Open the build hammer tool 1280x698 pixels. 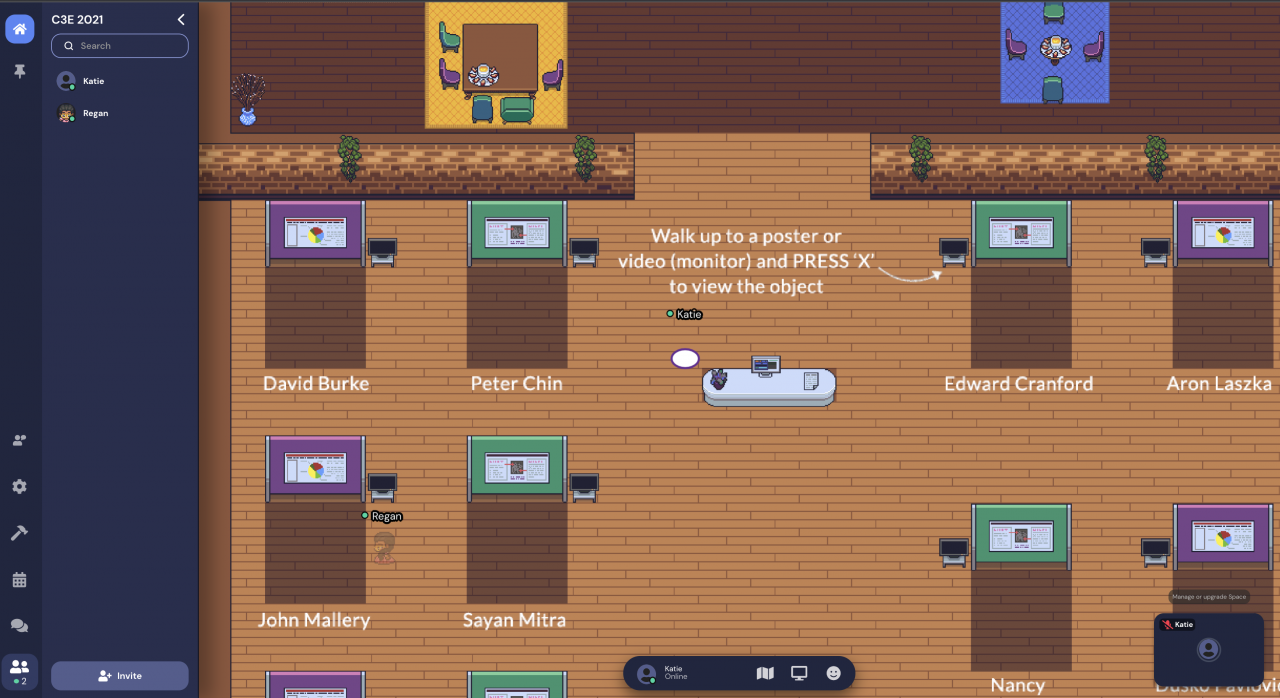click(x=20, y=533)
